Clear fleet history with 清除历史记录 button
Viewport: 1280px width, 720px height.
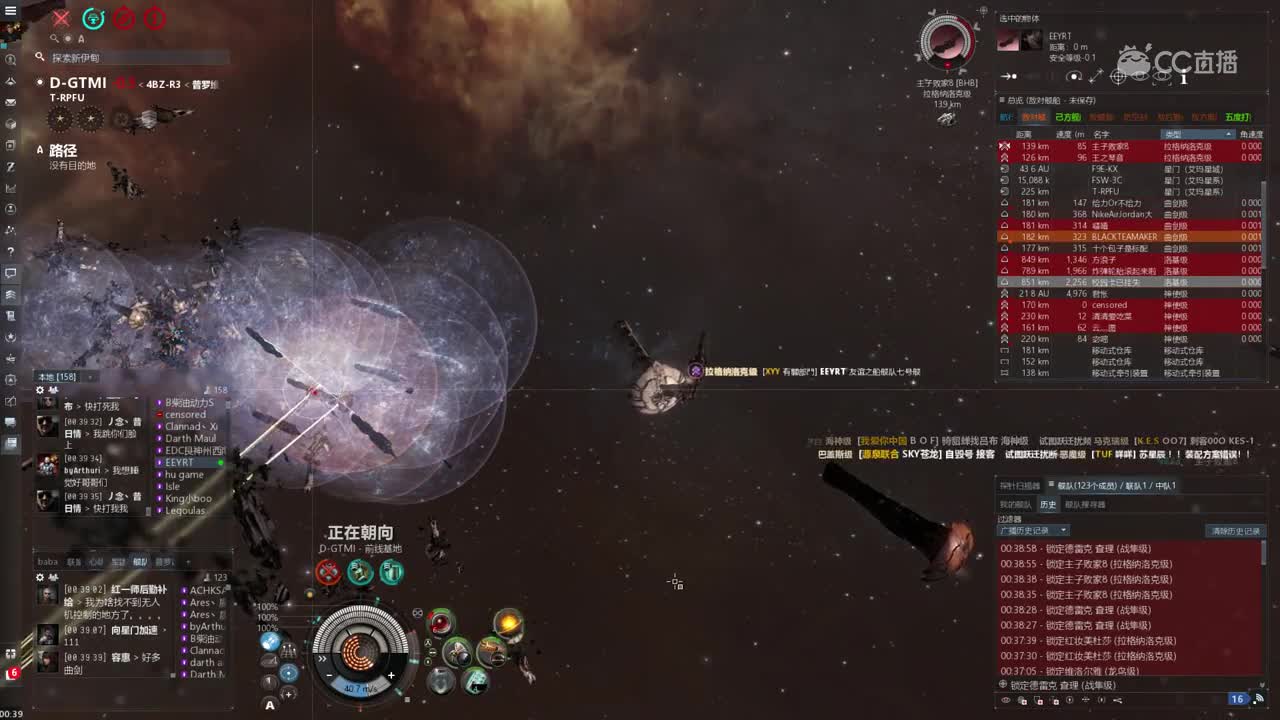pos(1236,531)
